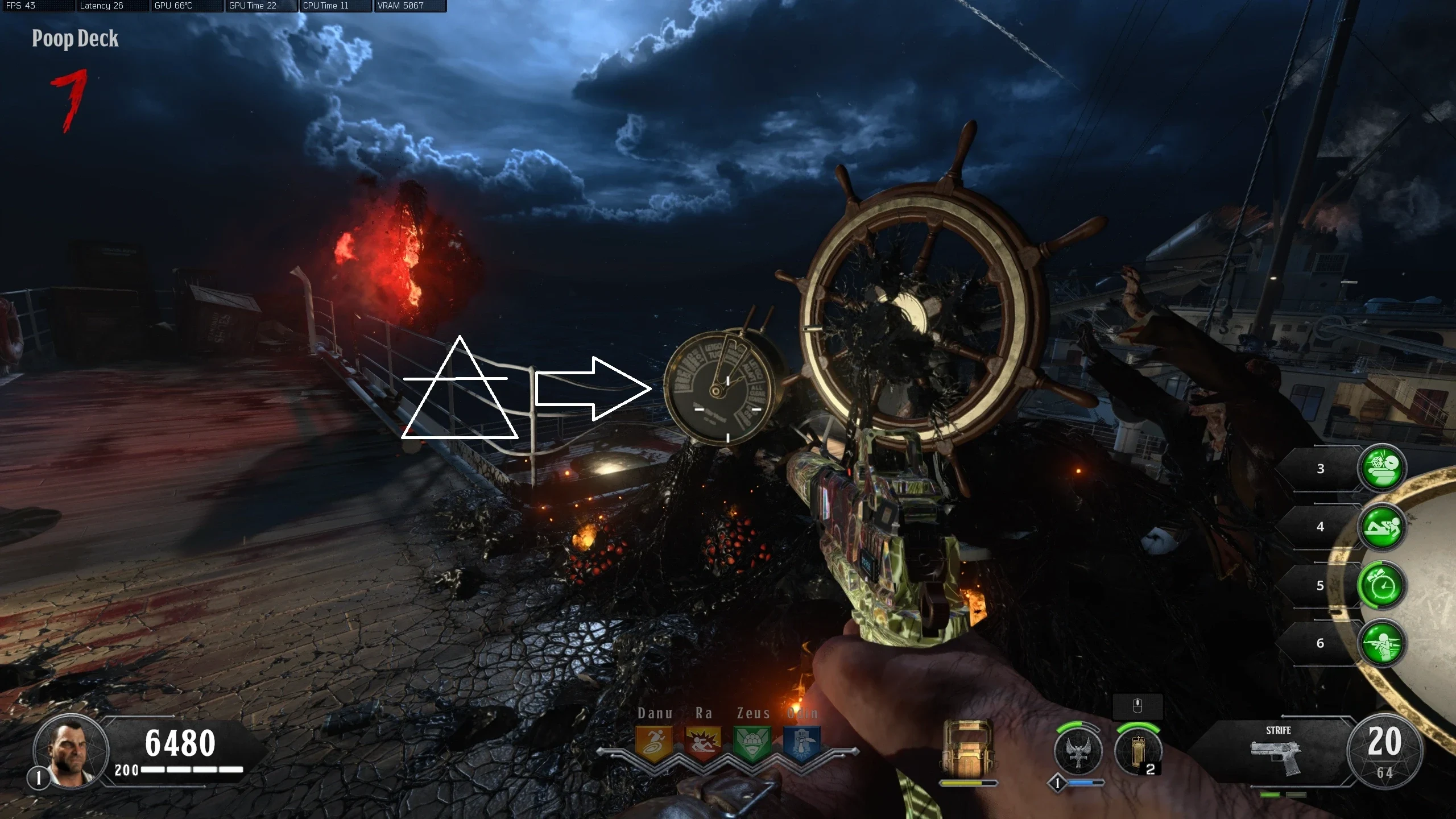Screen dimensions: 1456x819
Task: Trigger the alarm clock elixir in slot 5
Action: [1382, 585]
